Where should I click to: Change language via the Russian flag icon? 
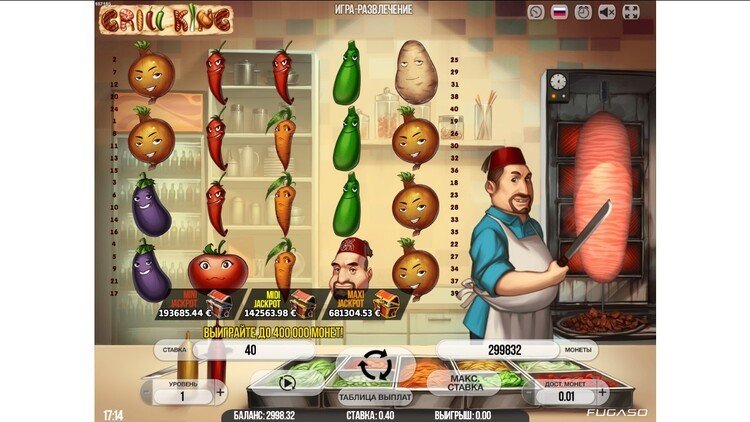coord(560,12)
